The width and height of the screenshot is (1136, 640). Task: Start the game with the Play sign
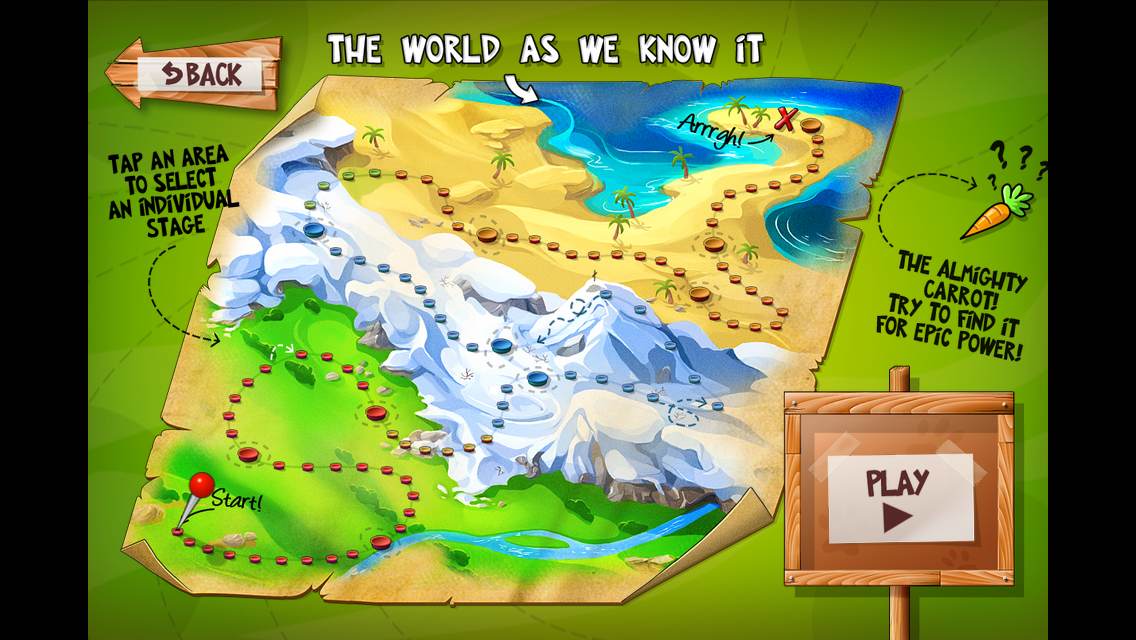tap(897, 497)
